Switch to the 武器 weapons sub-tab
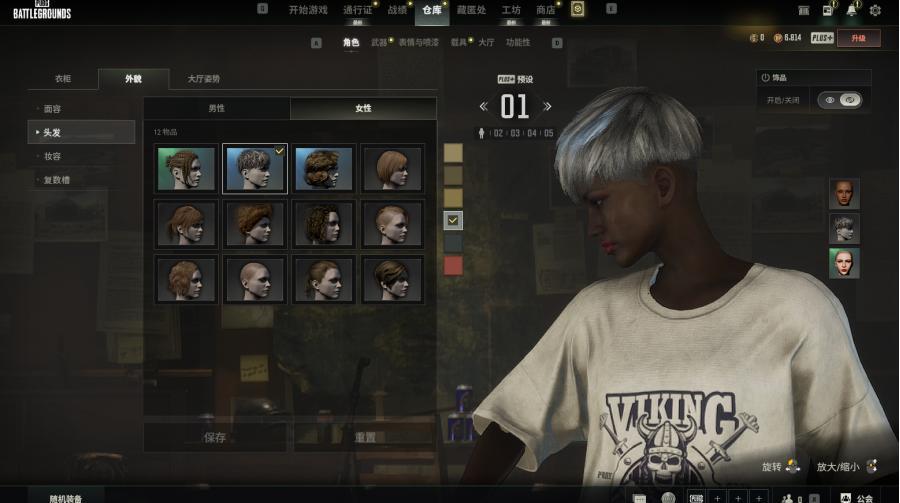The height and width of the screenshot is (503, 900). (x=379, y=43)
